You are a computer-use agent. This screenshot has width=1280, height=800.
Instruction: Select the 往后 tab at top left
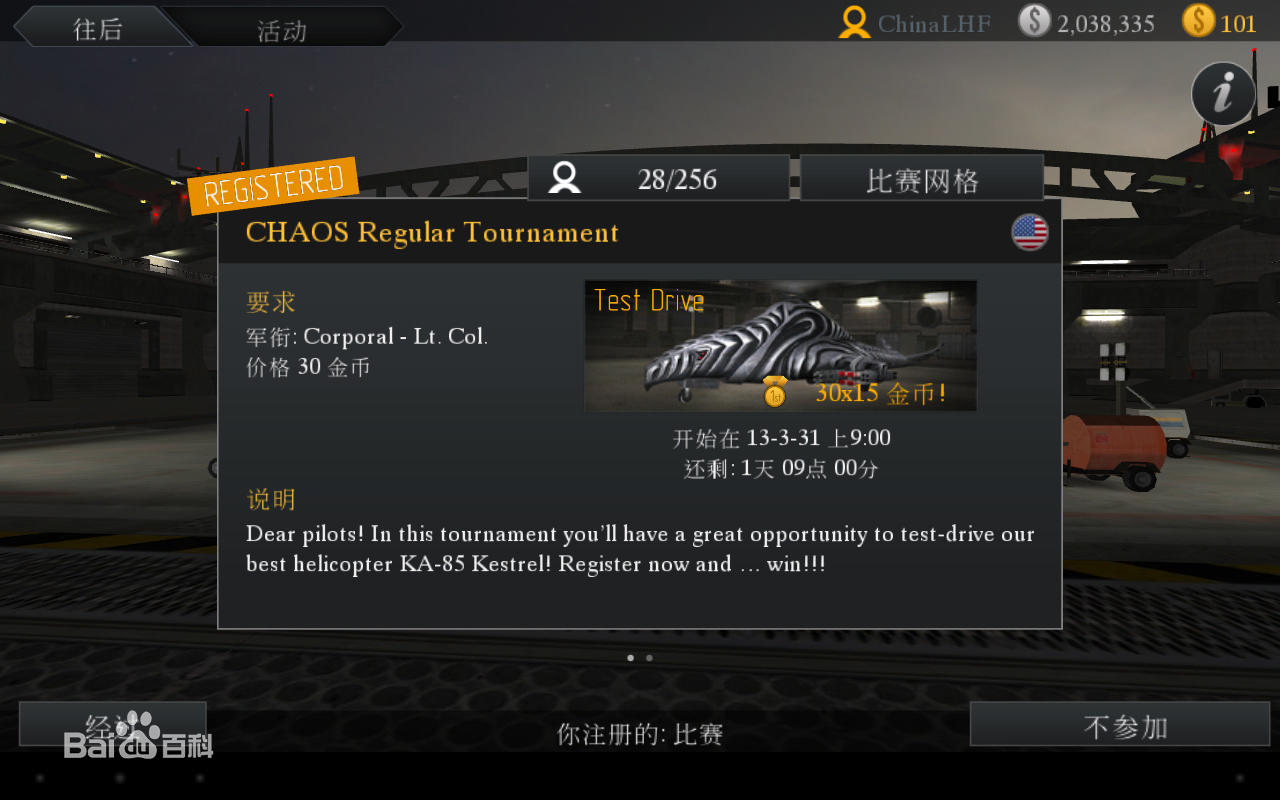[97, 29]
